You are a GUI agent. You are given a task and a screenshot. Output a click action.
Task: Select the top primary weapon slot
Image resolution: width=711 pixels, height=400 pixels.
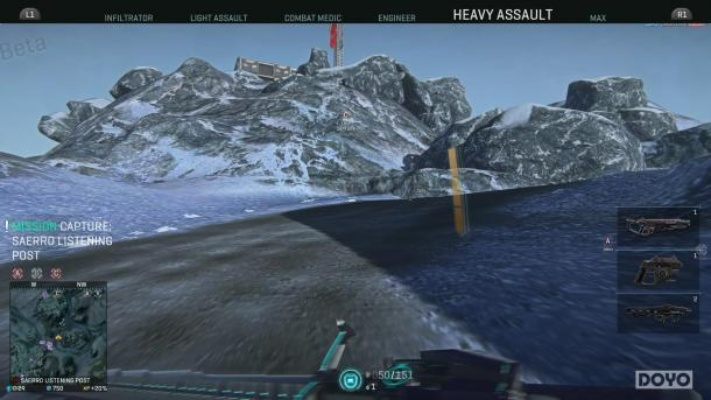click(658, 226)
